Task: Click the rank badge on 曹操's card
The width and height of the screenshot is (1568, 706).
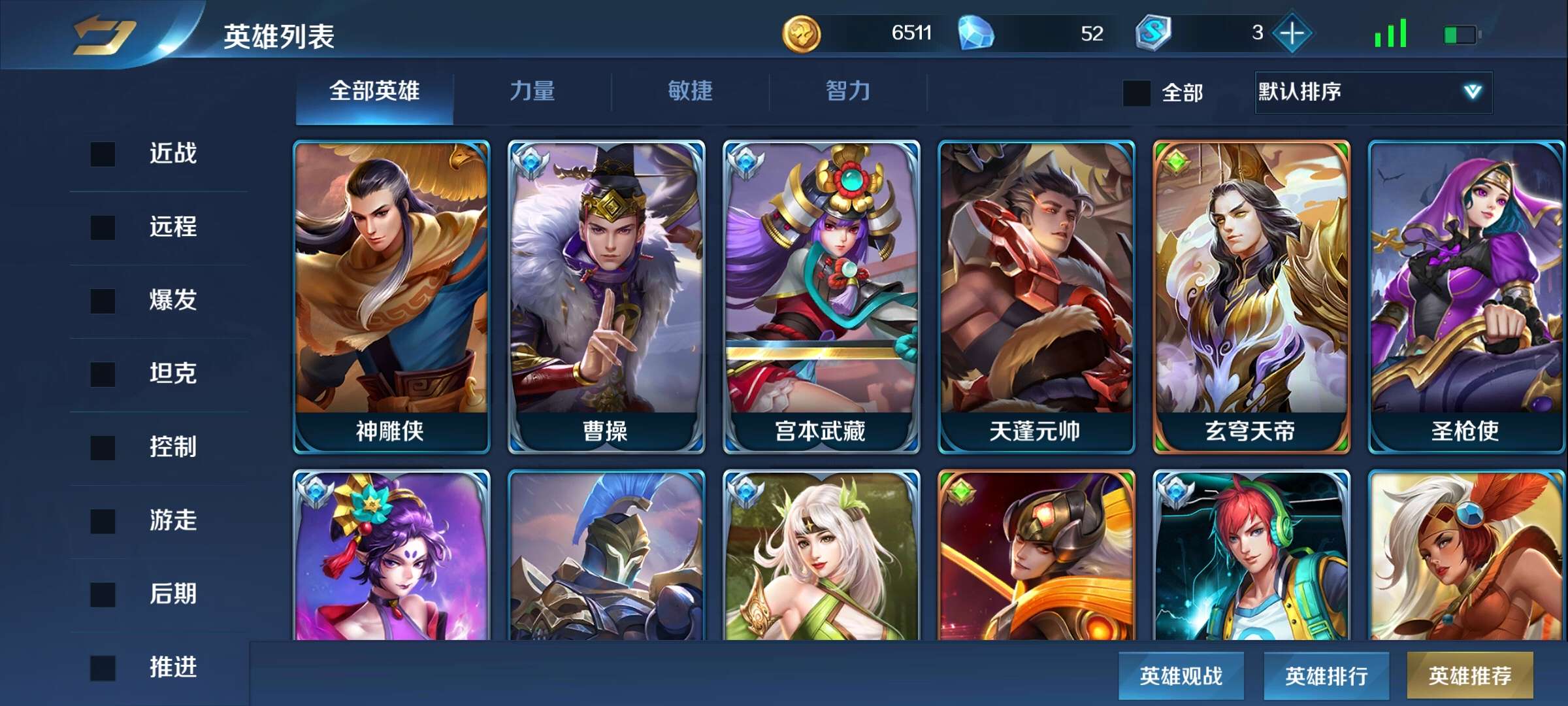Action: click(531, 163)
